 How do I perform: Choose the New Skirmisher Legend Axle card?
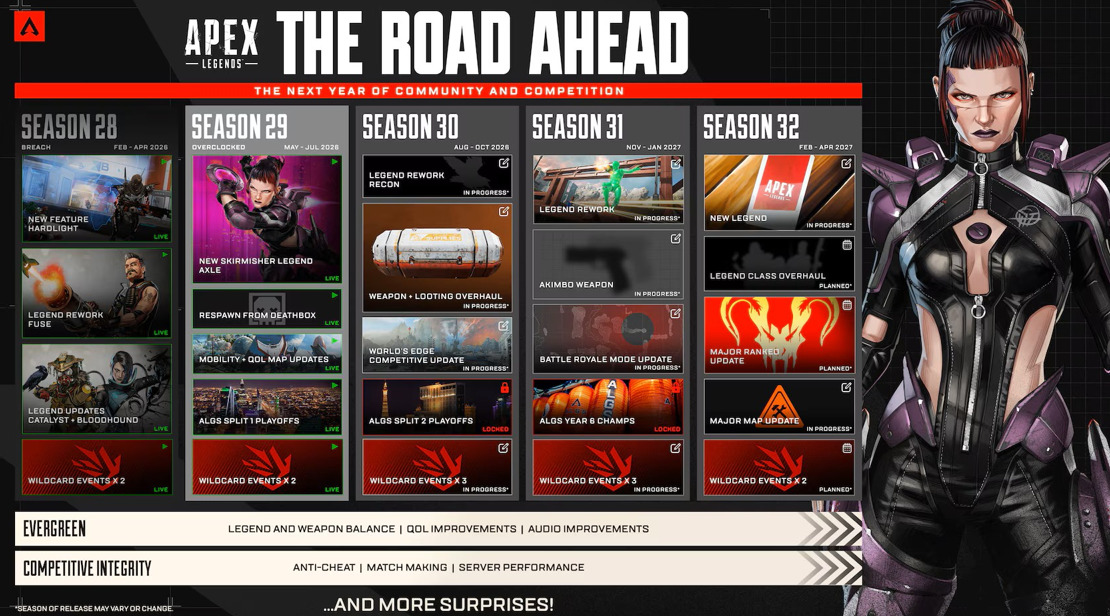click(267, 219)
